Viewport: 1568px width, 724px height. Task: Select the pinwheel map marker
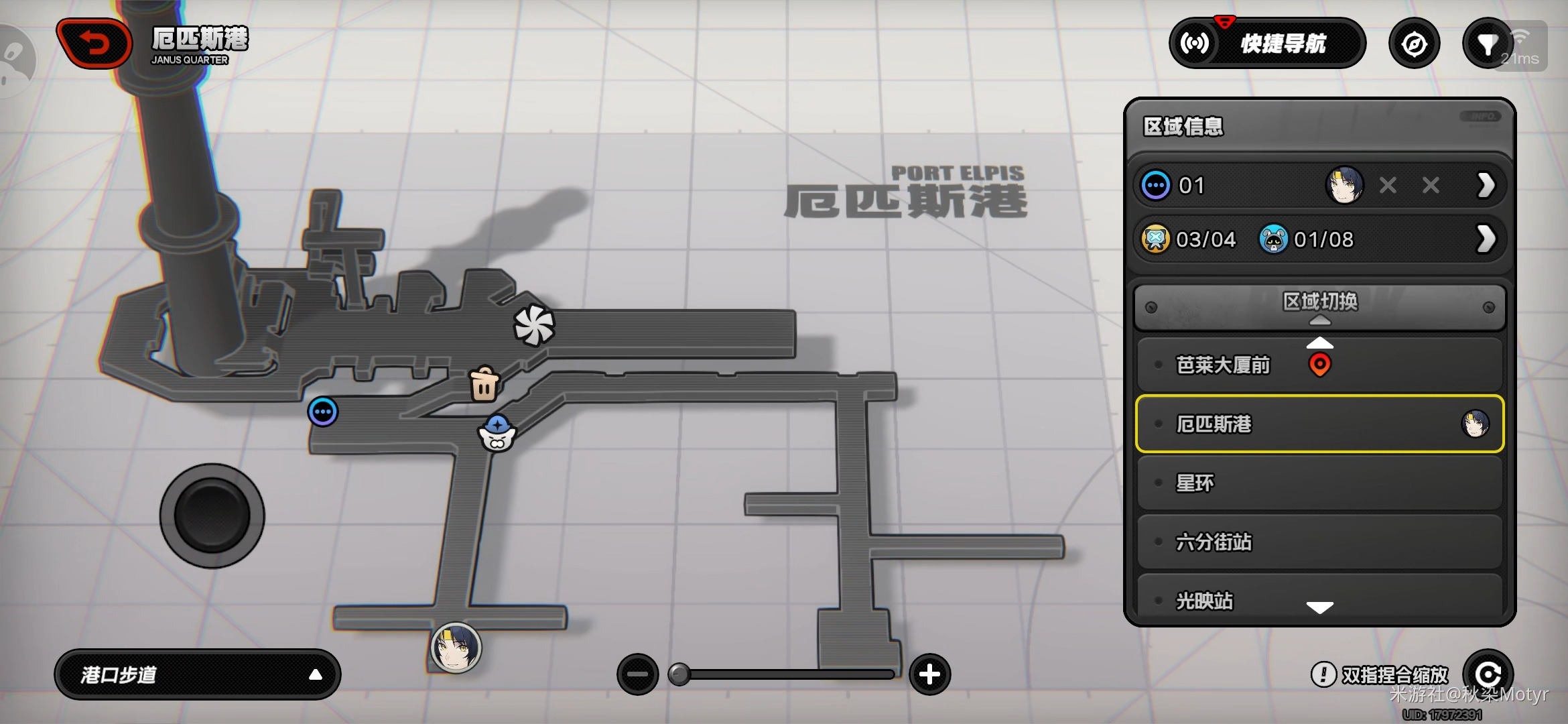[x=534, y=325]
